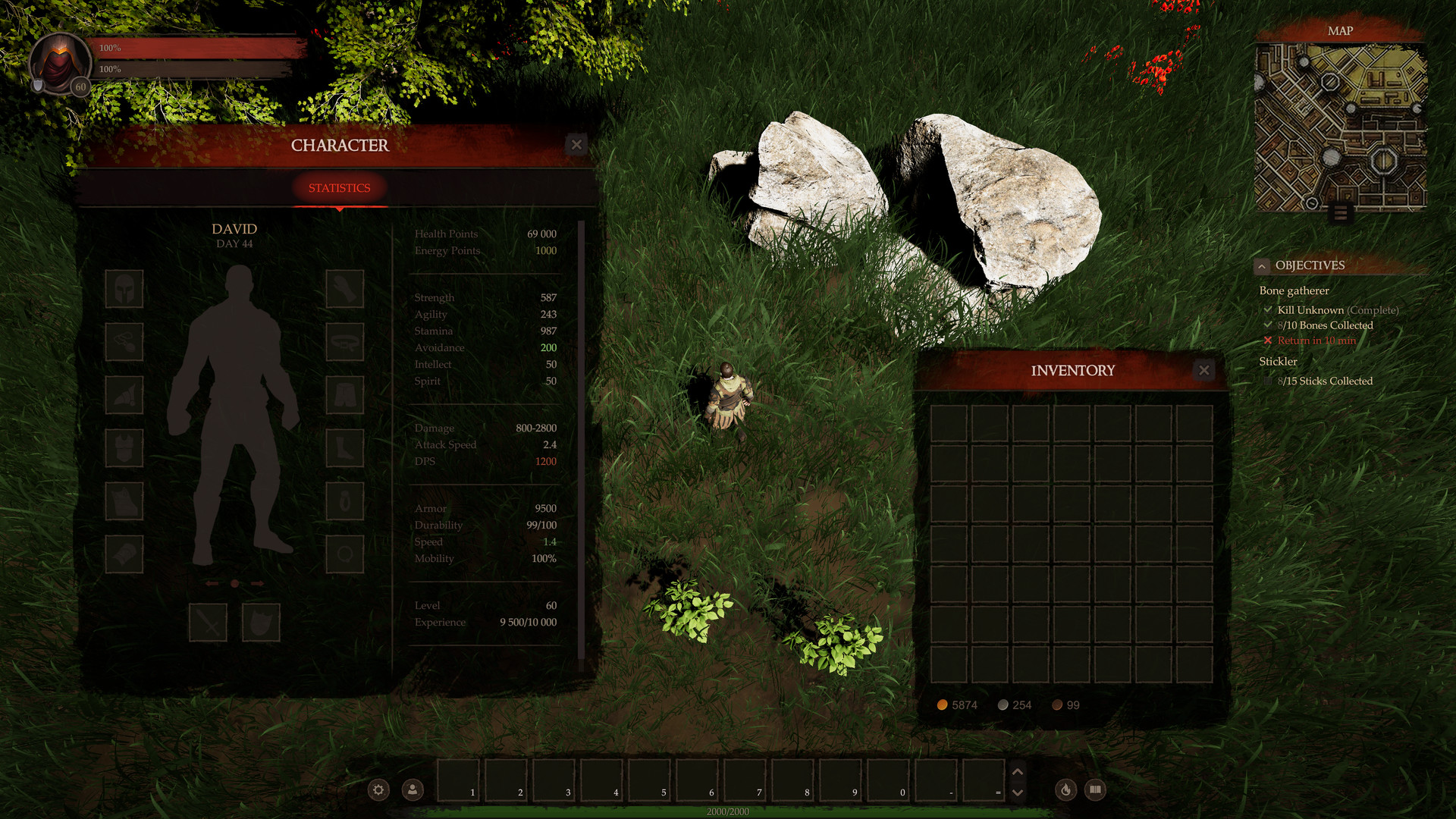Click the weapon slot below the character
This screenshot has width=1456, height=819.
click(208, 622)
